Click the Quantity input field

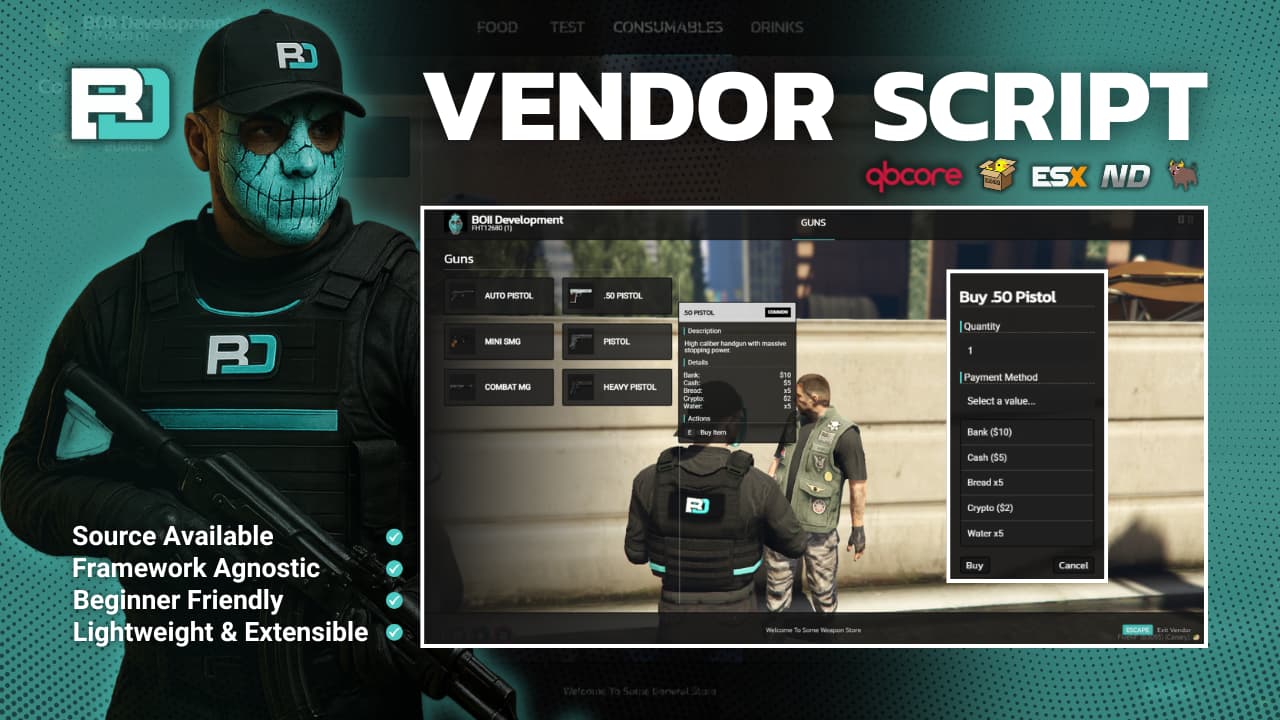(x=1026, y=350)
